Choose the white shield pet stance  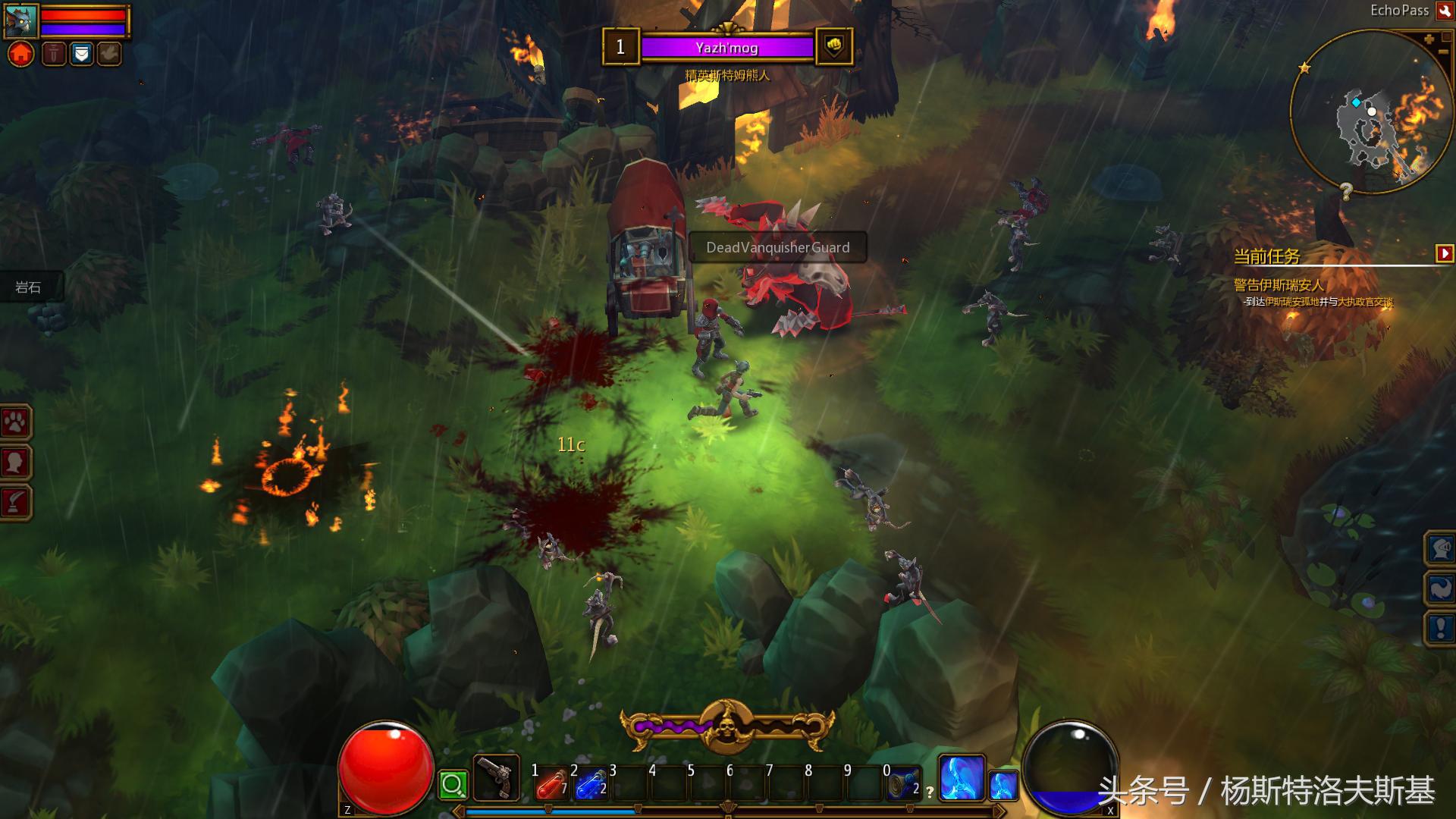(x=82, y=54)
